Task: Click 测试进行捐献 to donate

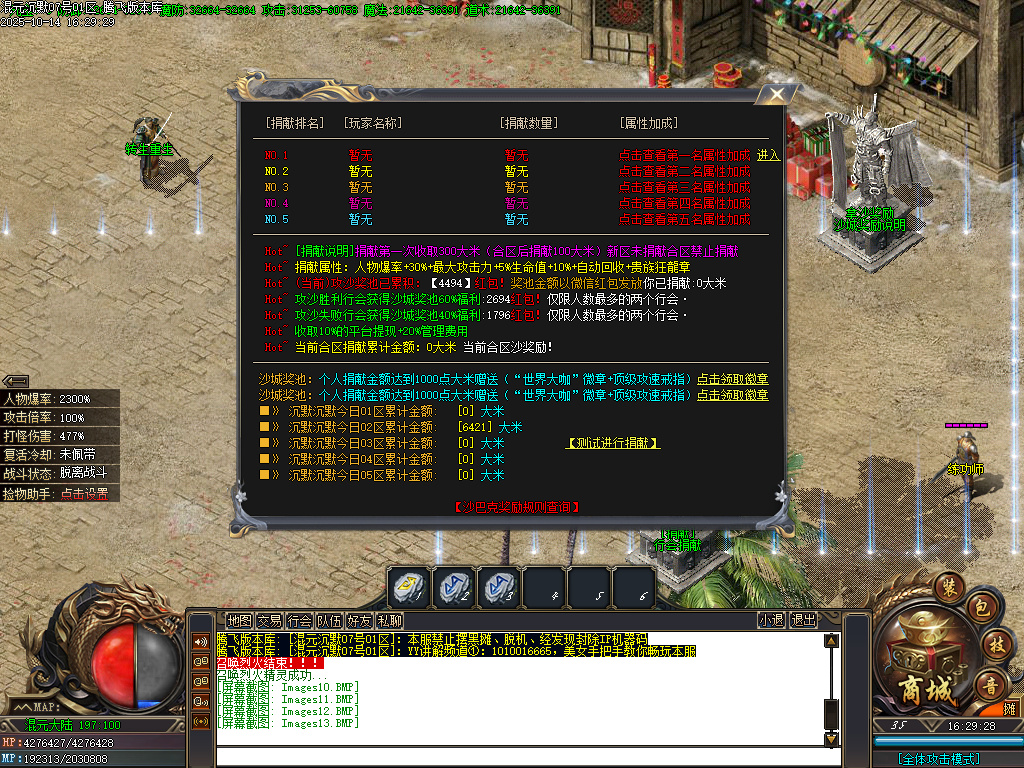Action: point(613,443)
